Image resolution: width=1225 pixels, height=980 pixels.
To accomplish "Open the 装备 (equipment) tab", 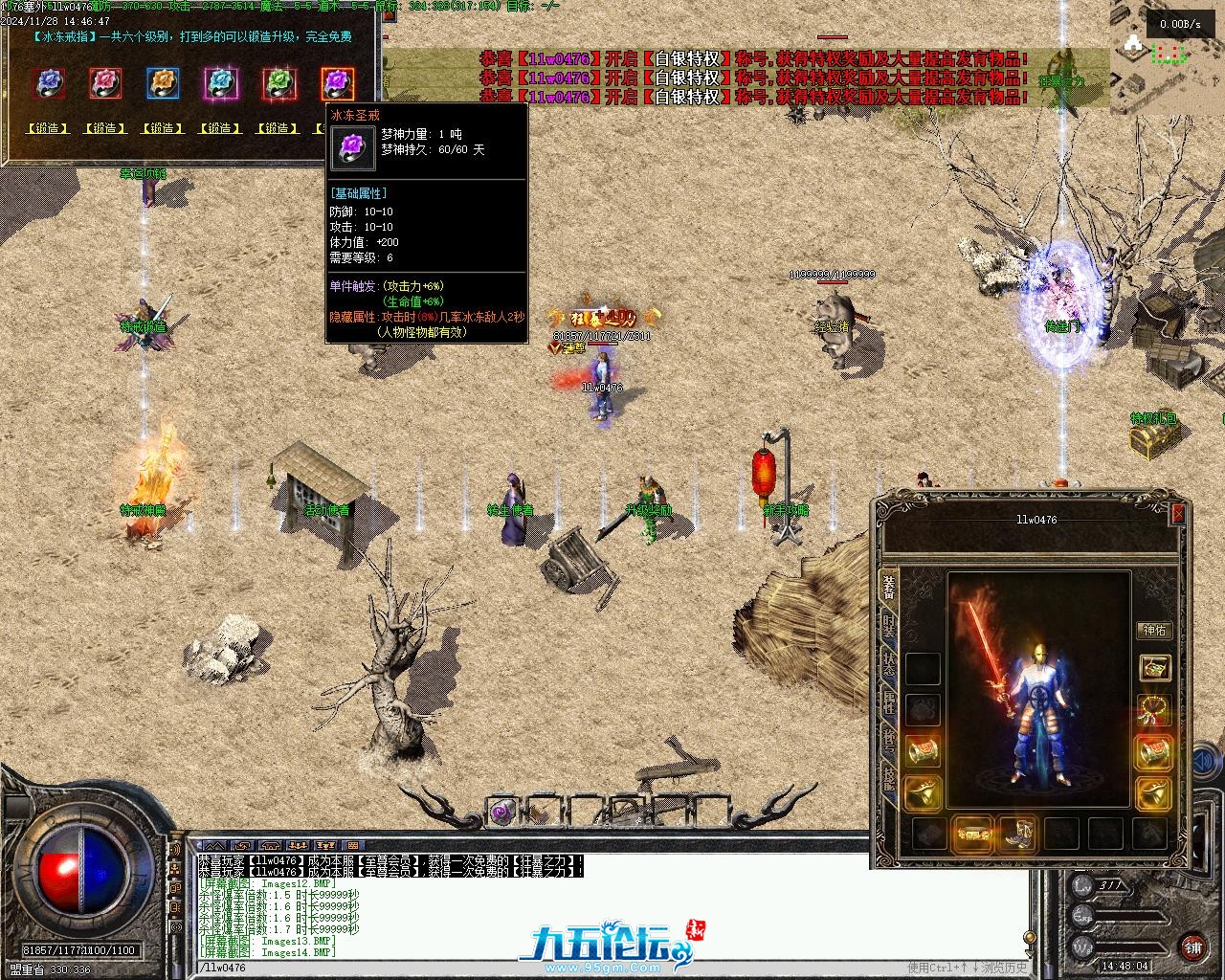I will 889,586.
